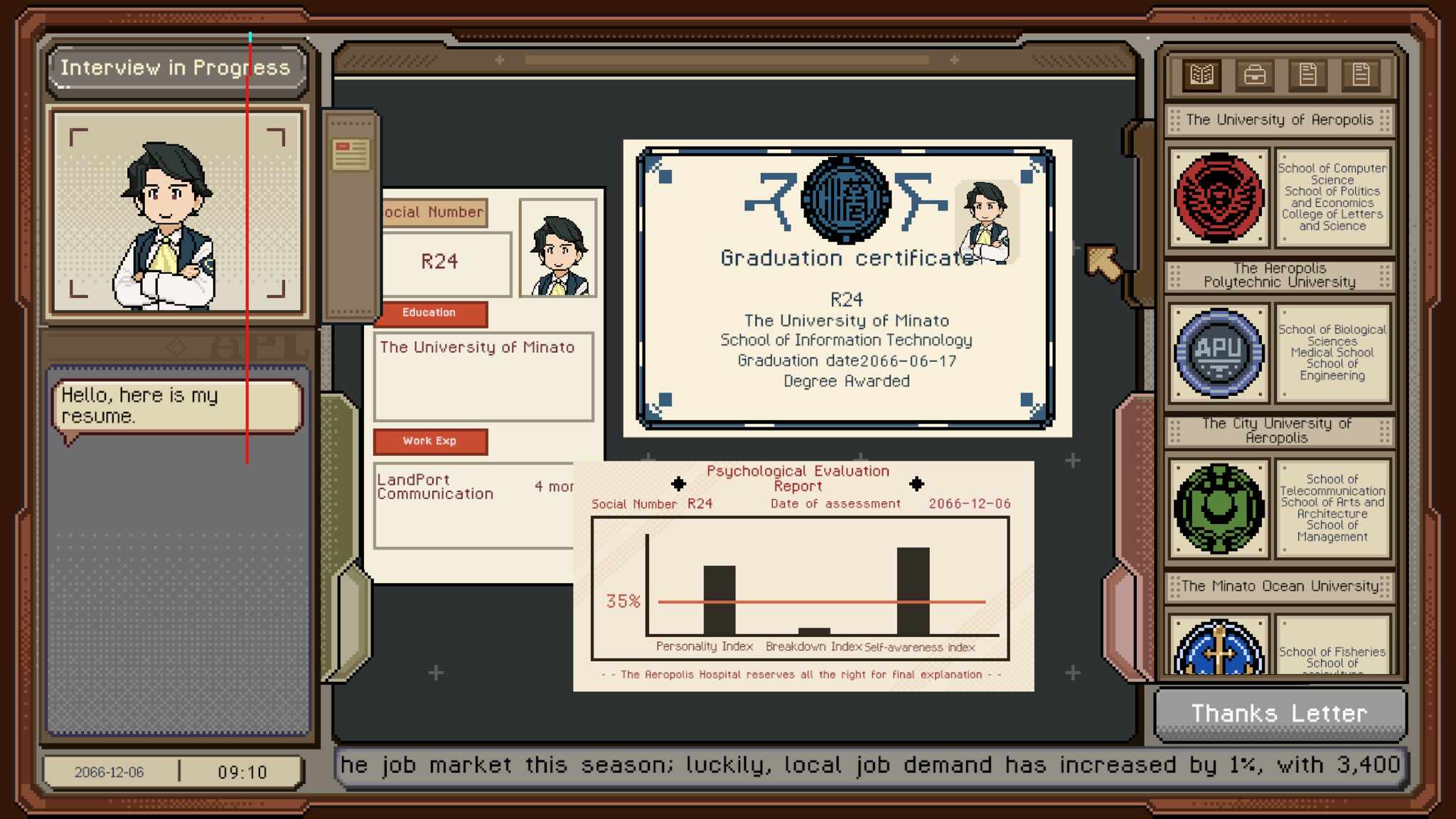
Task: Select the Minato Ocean University blue emblem
Action: pos(1219,647)
